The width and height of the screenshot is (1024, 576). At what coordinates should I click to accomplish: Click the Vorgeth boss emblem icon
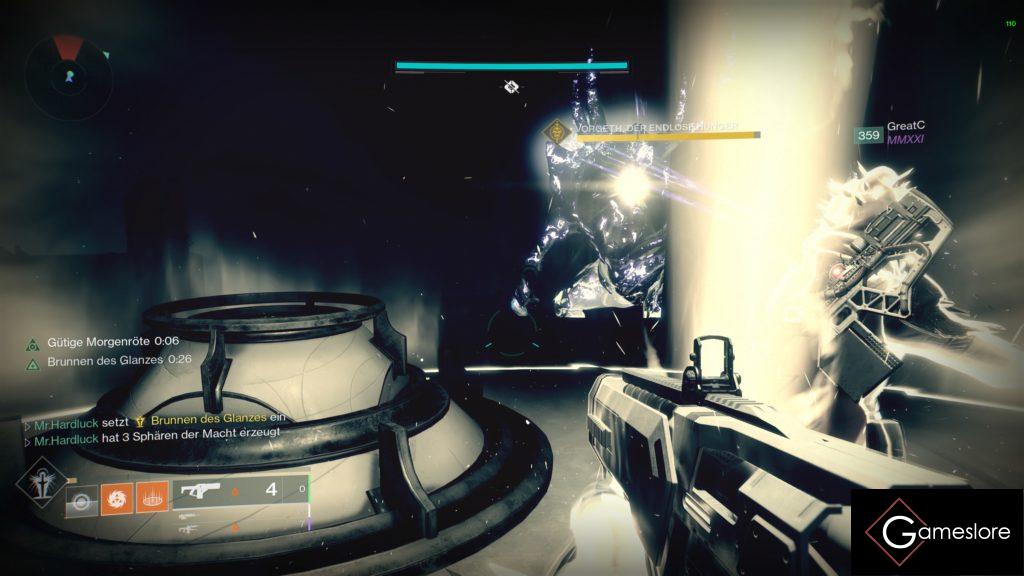point(553,131)
